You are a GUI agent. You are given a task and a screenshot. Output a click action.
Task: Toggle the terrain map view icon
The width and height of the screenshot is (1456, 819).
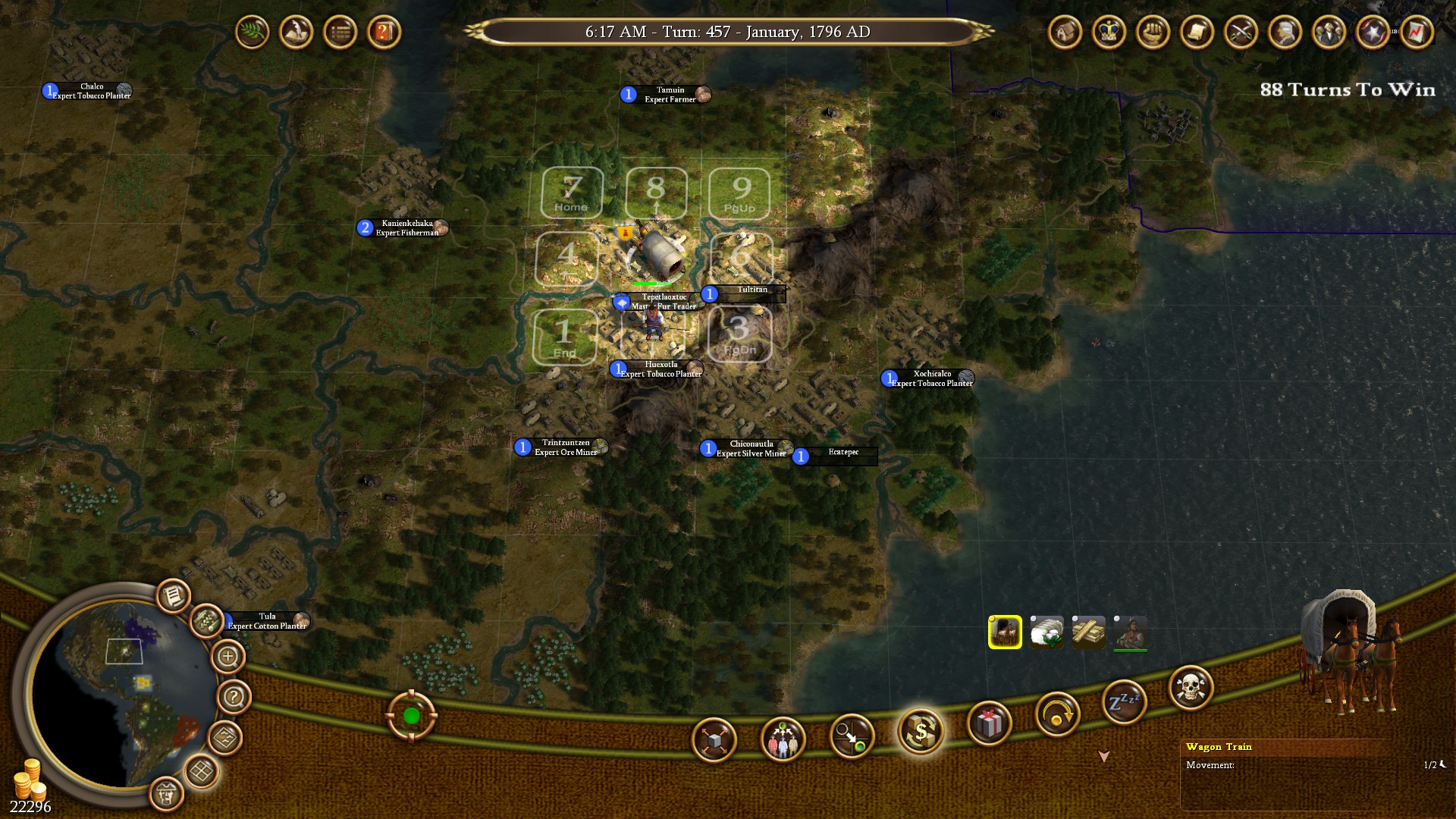point(225,736)
